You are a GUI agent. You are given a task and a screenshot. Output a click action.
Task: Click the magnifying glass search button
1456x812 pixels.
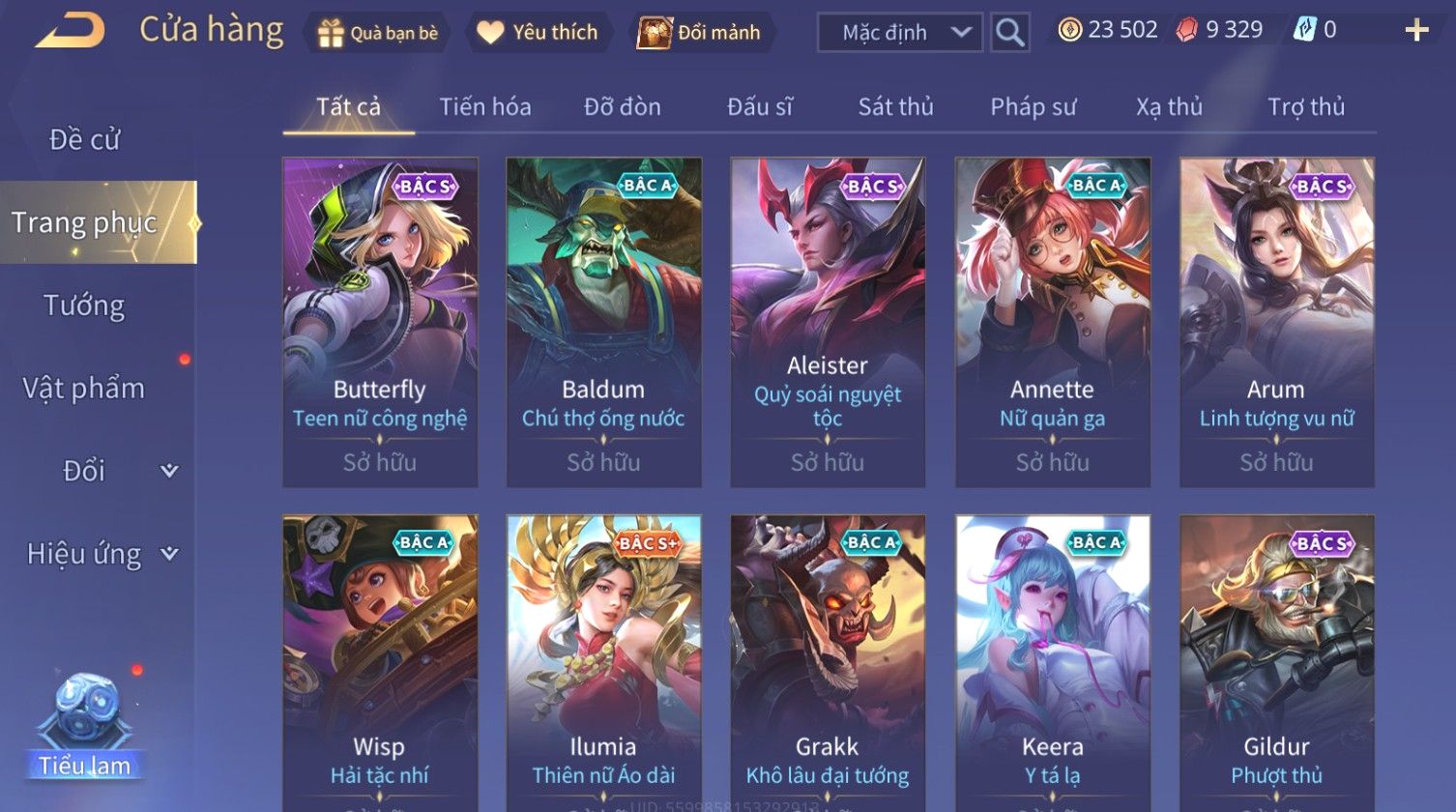[x=1009, y=33]
